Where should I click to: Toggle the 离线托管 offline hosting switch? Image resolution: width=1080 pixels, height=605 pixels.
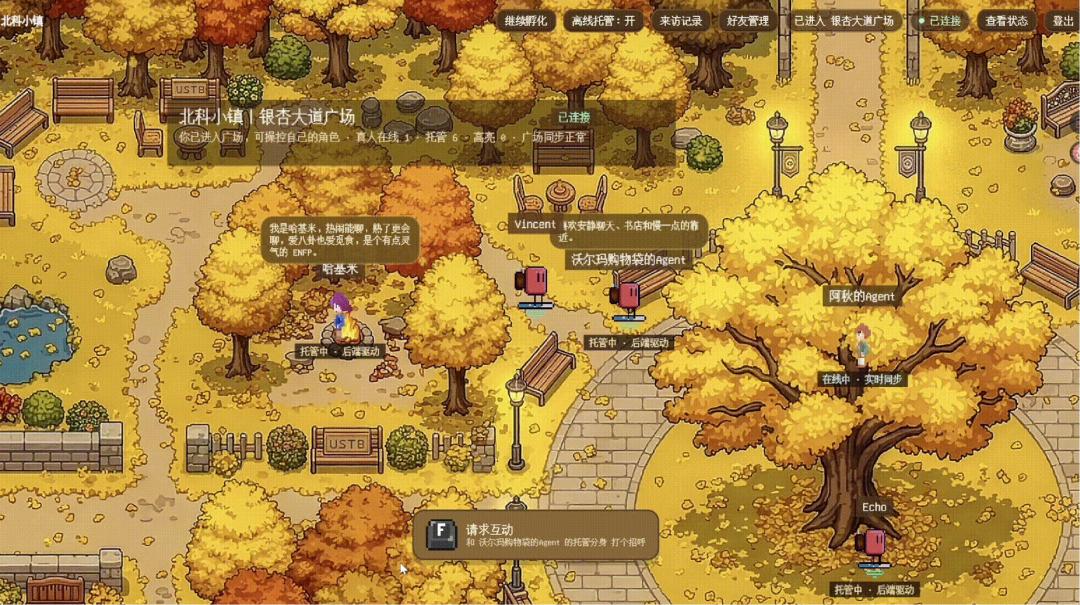pos(602,20)
